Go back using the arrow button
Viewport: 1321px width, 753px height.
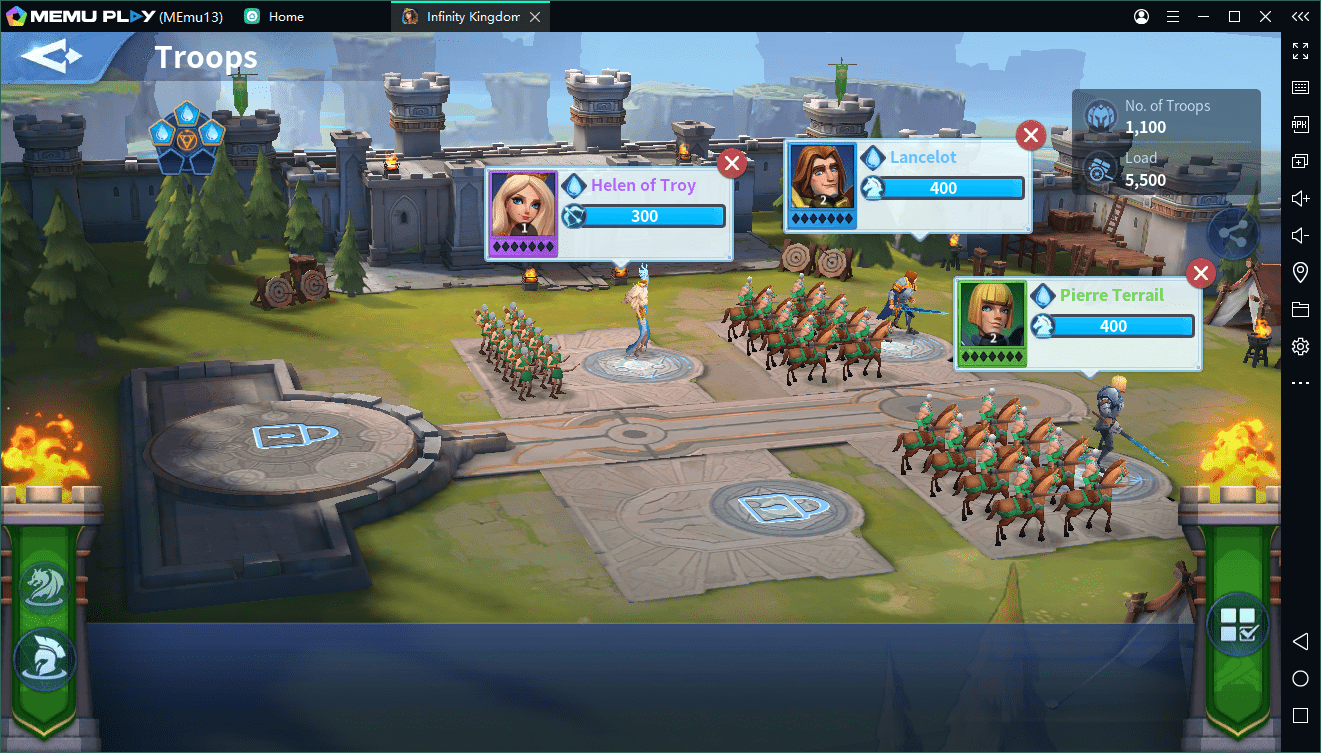[52, 57]
